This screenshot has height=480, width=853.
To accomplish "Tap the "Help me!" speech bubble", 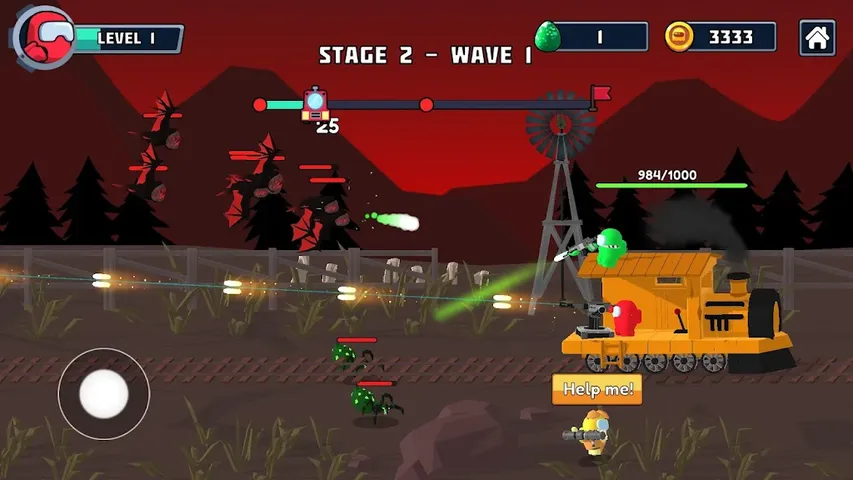I will tap(597, 389).
